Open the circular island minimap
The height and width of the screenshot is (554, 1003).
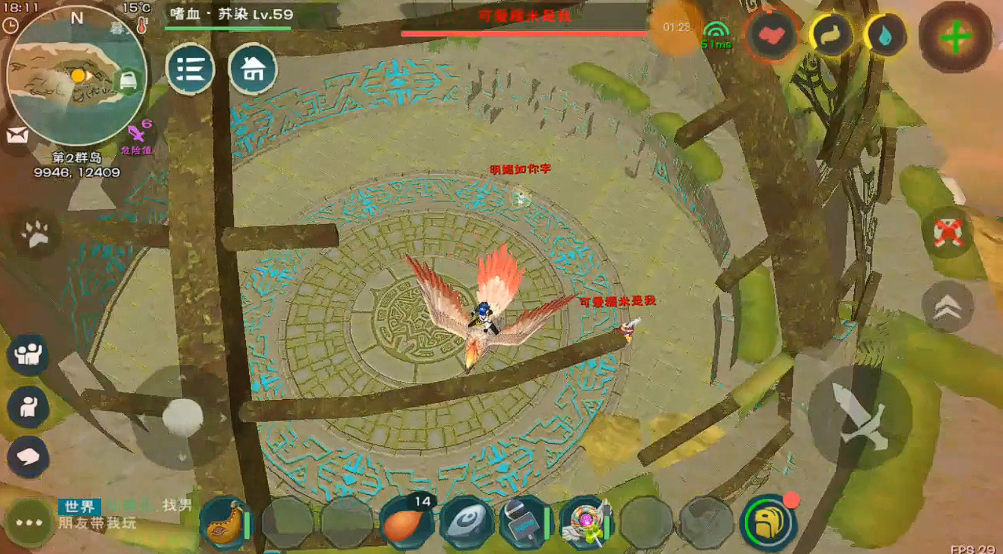76,76
